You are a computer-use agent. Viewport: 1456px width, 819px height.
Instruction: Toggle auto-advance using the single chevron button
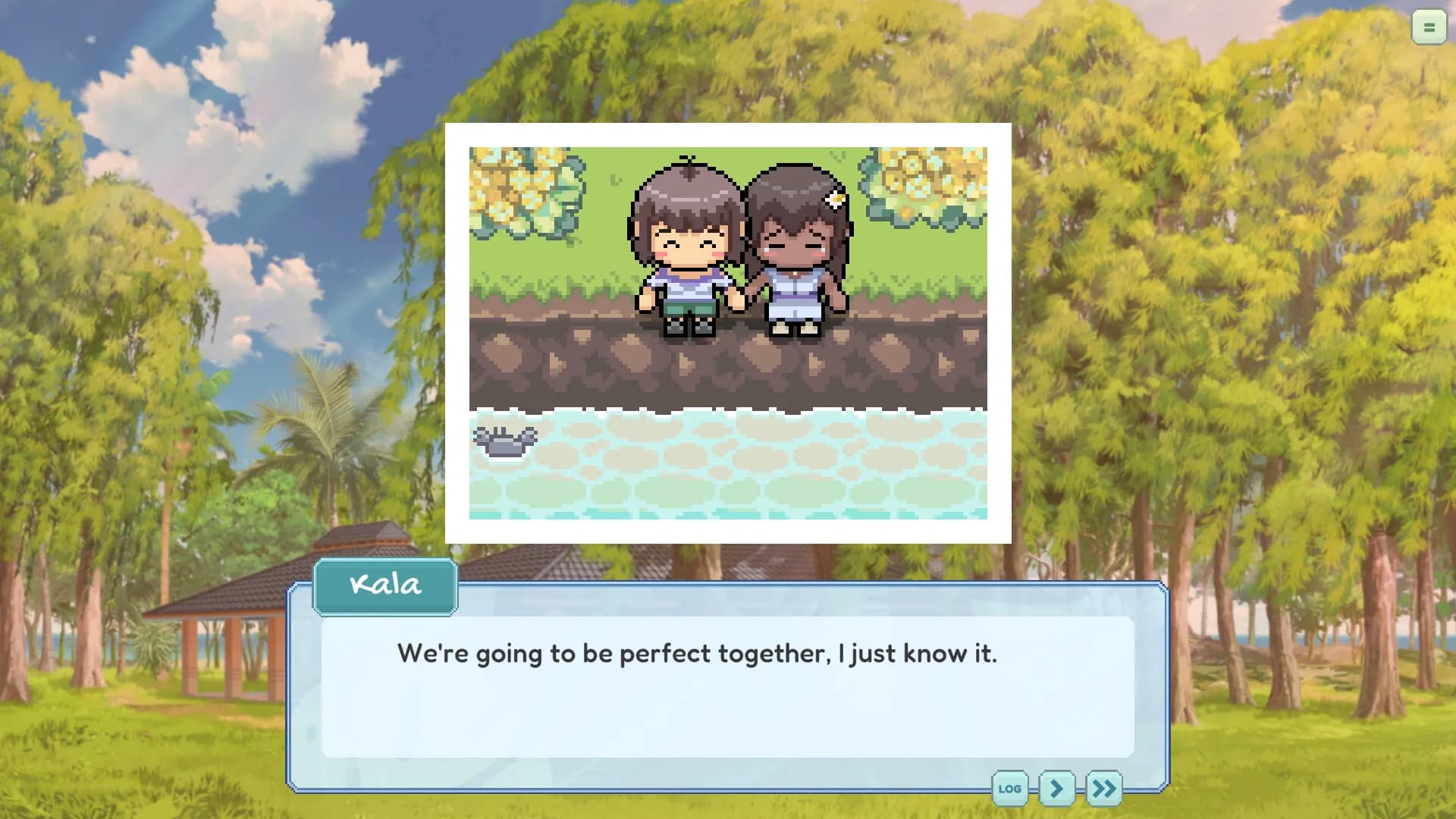click(x=1059, y=789)
